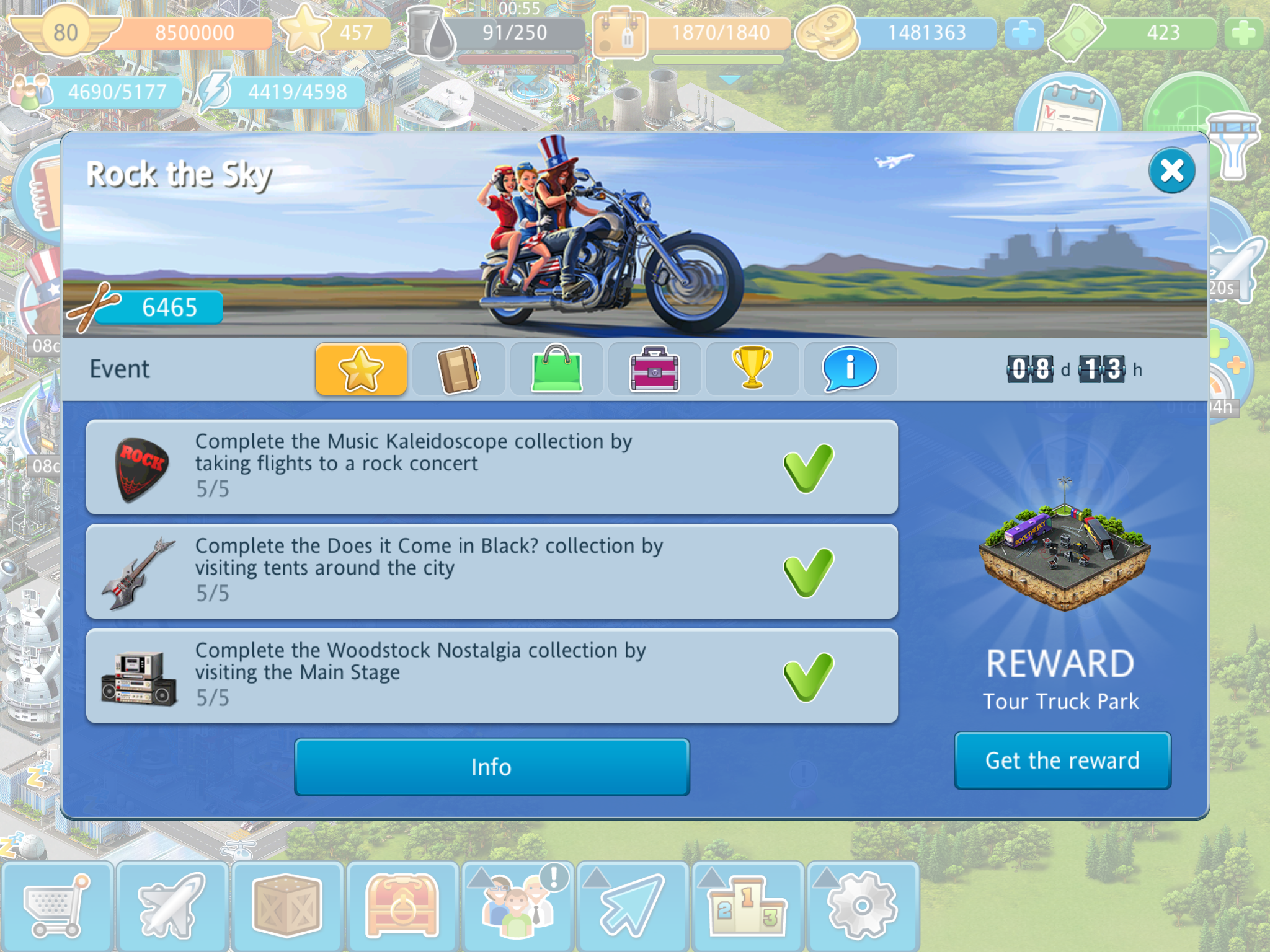1270x952 pixels.
Task: Open the blue Info button
Action: pyautogui.click(x=492, y=767)
